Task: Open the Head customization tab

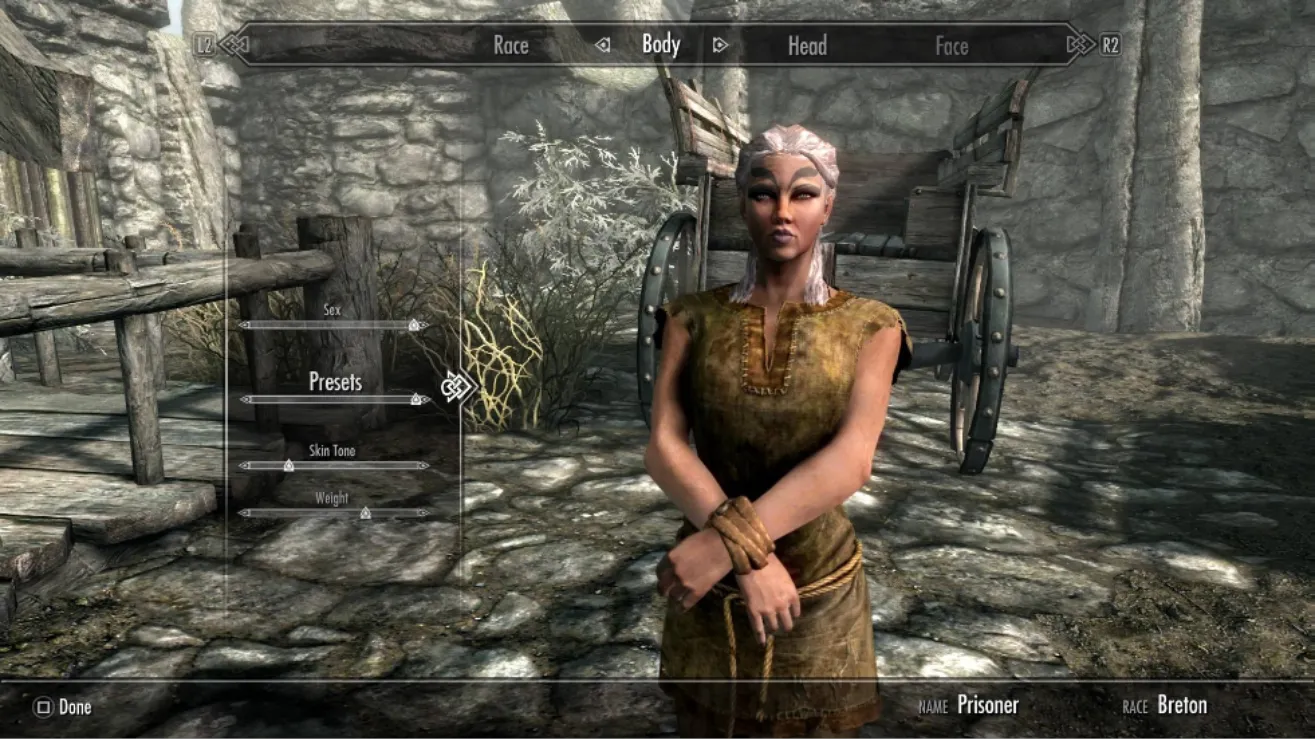Action: (x=807, y=45)
